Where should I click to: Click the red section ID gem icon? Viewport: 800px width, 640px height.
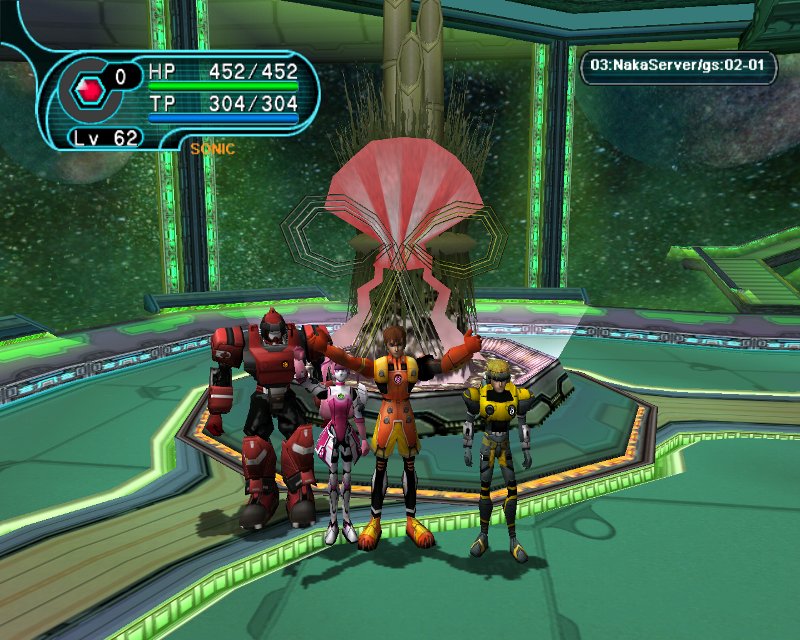pos(91,91)
